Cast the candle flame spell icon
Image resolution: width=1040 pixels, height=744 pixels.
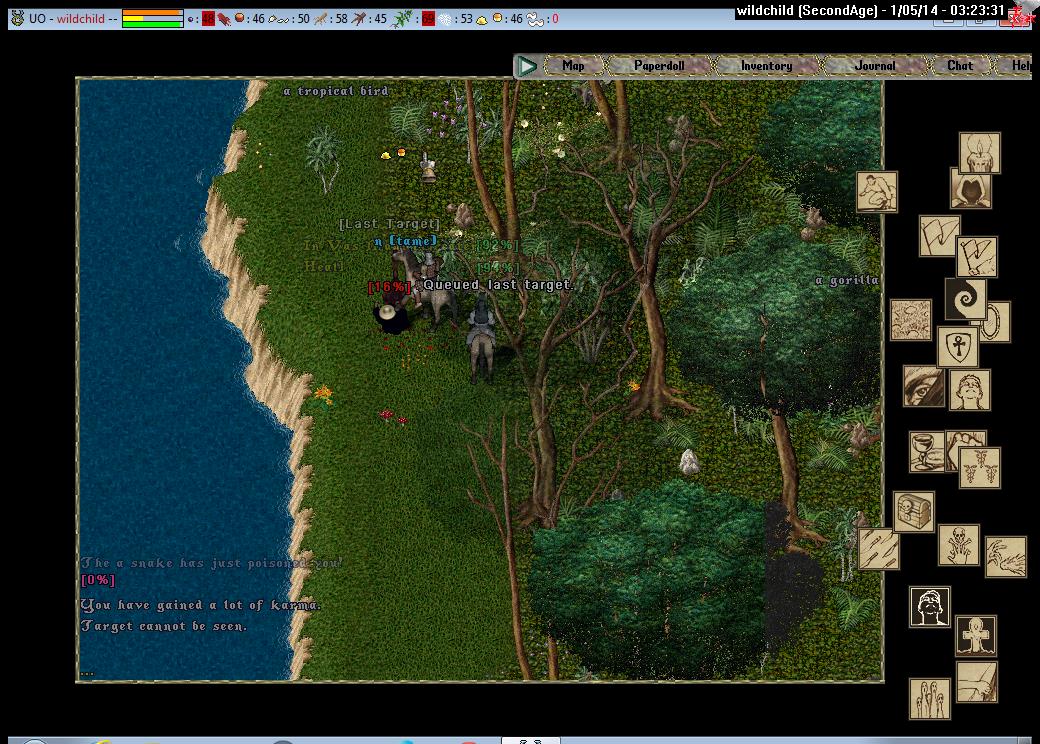(x=980, y=152)
